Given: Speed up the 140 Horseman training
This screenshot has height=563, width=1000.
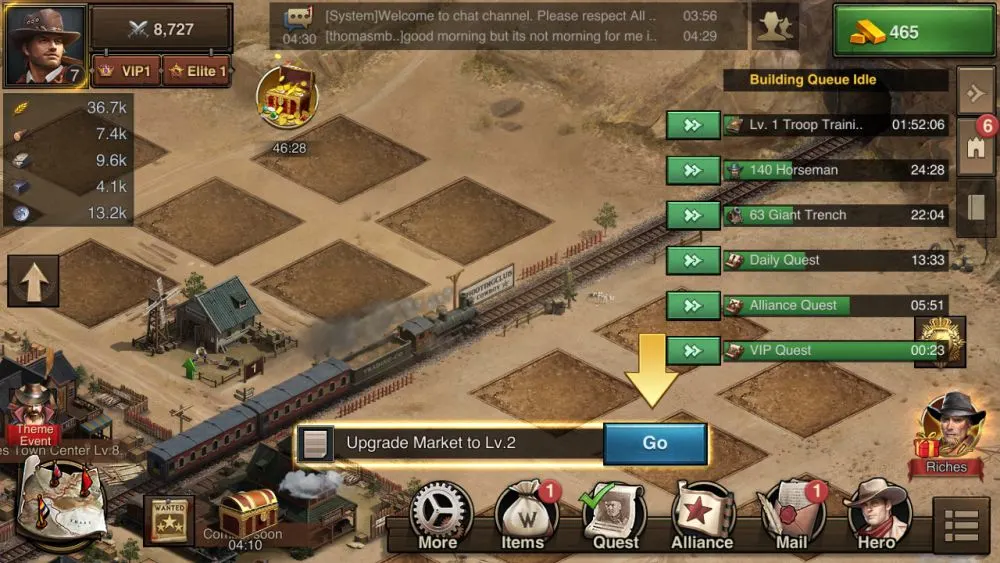Looking at the screenshot, I should [x=693, y=170].
